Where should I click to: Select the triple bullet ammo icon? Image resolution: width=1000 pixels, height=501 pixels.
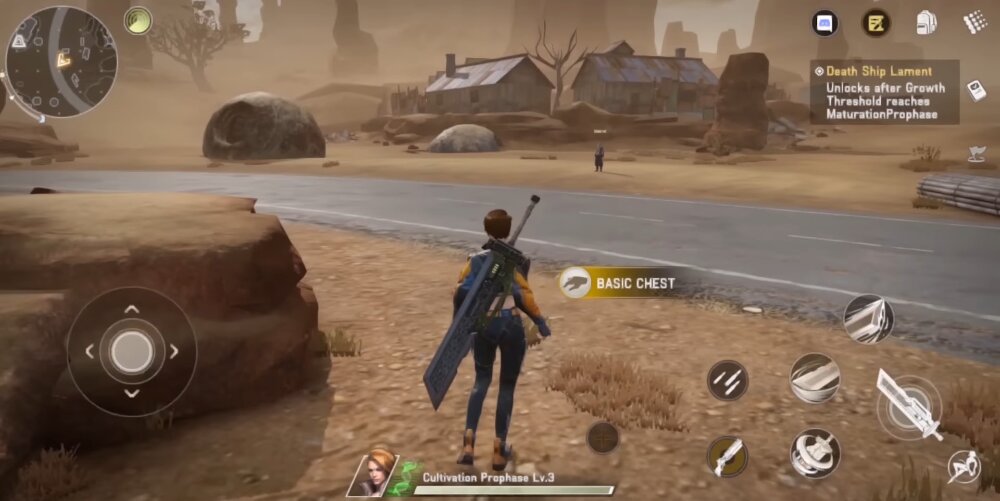pyautogui.click(x=727, y=380)
